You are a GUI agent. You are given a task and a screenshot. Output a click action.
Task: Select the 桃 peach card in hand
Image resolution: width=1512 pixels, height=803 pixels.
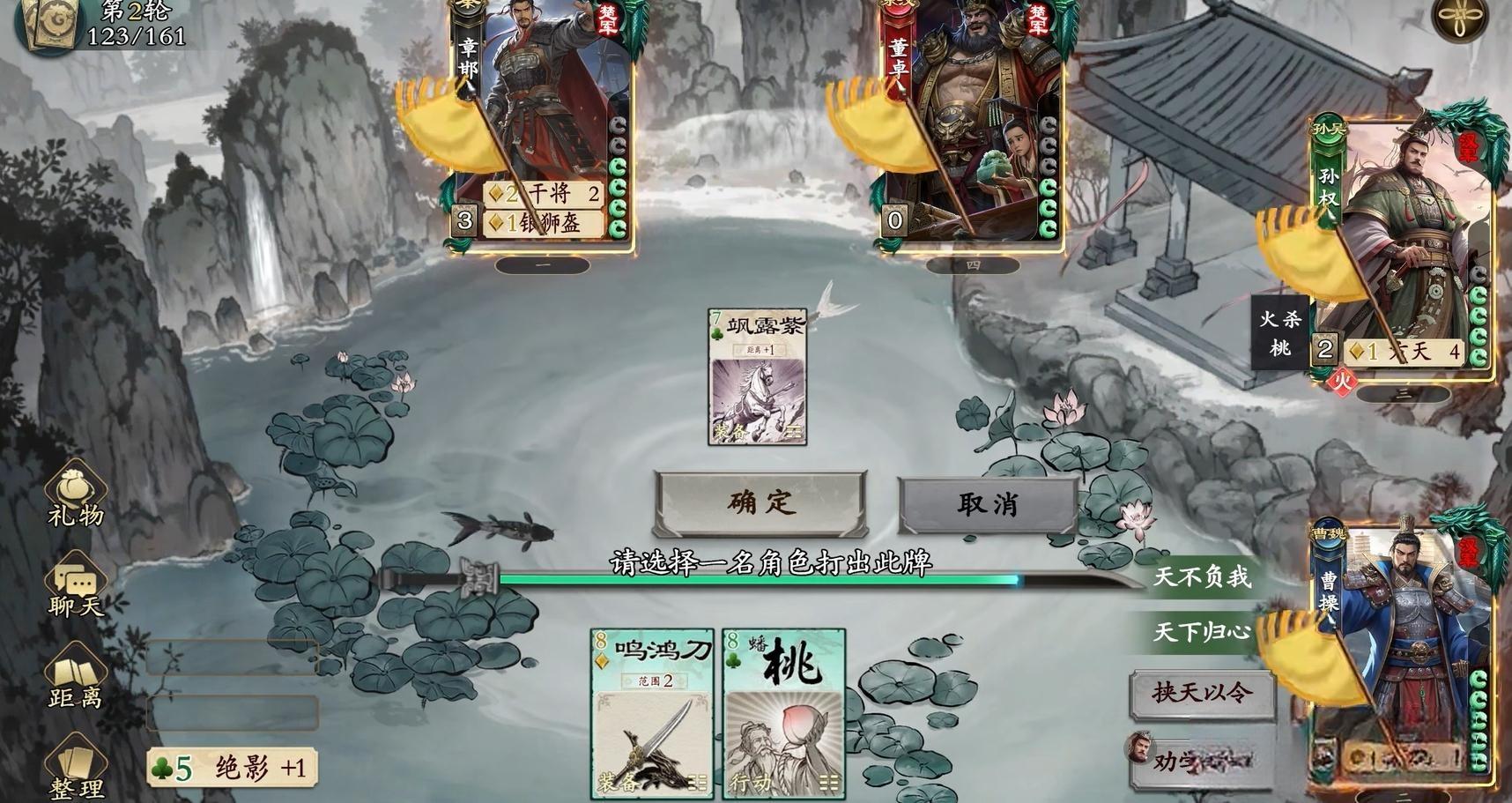coord(784,714)
